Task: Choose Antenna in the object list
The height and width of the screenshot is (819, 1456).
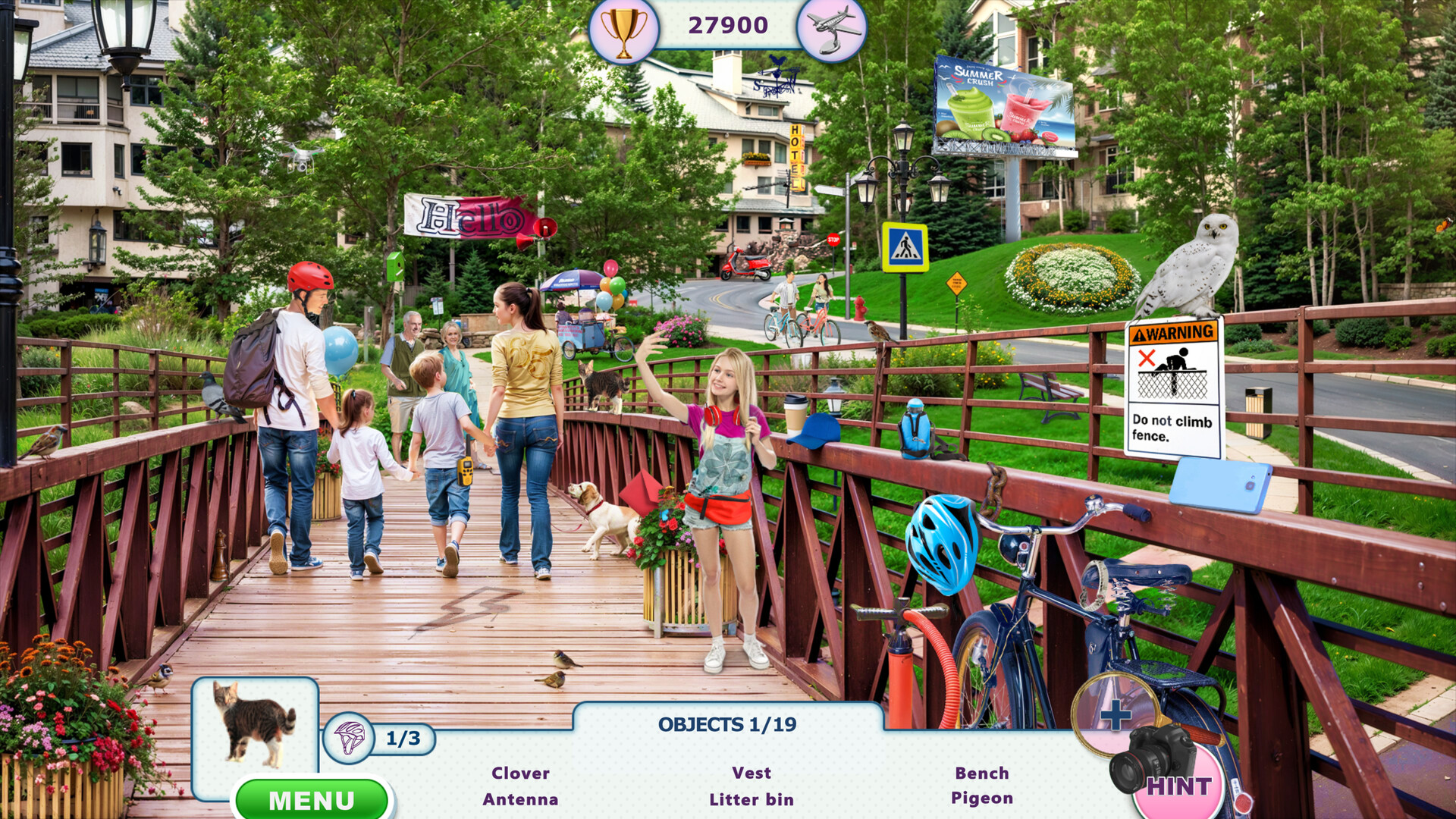Action: click(520, 799)
